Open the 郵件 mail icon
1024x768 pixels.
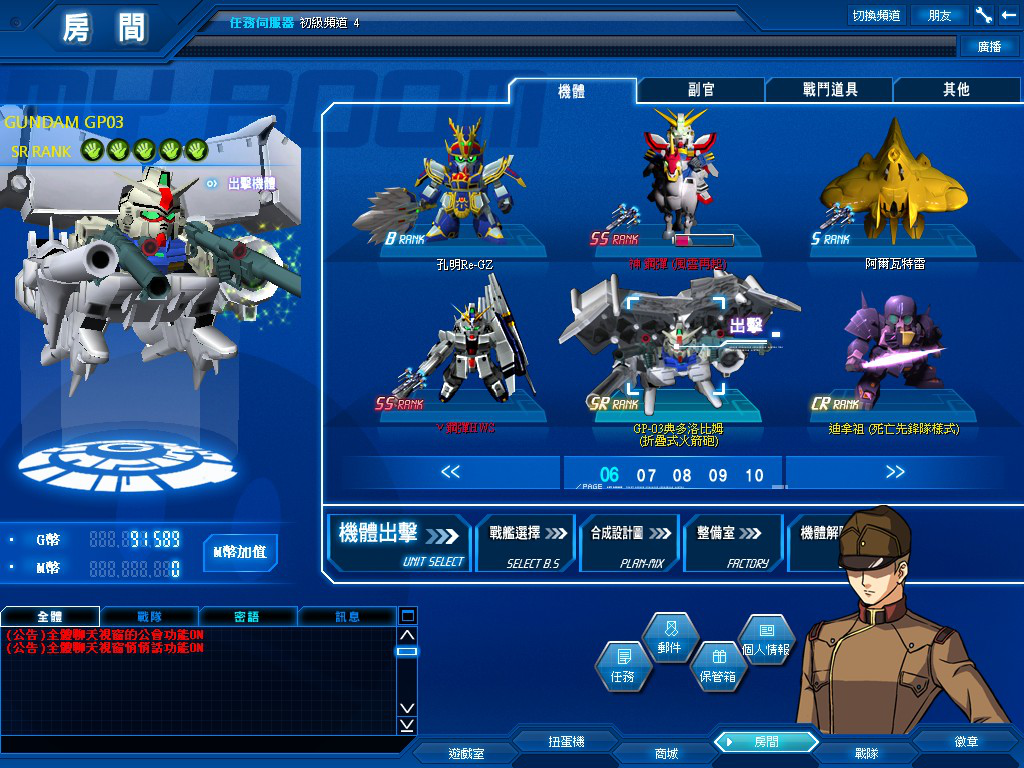[x=669, y=636]
